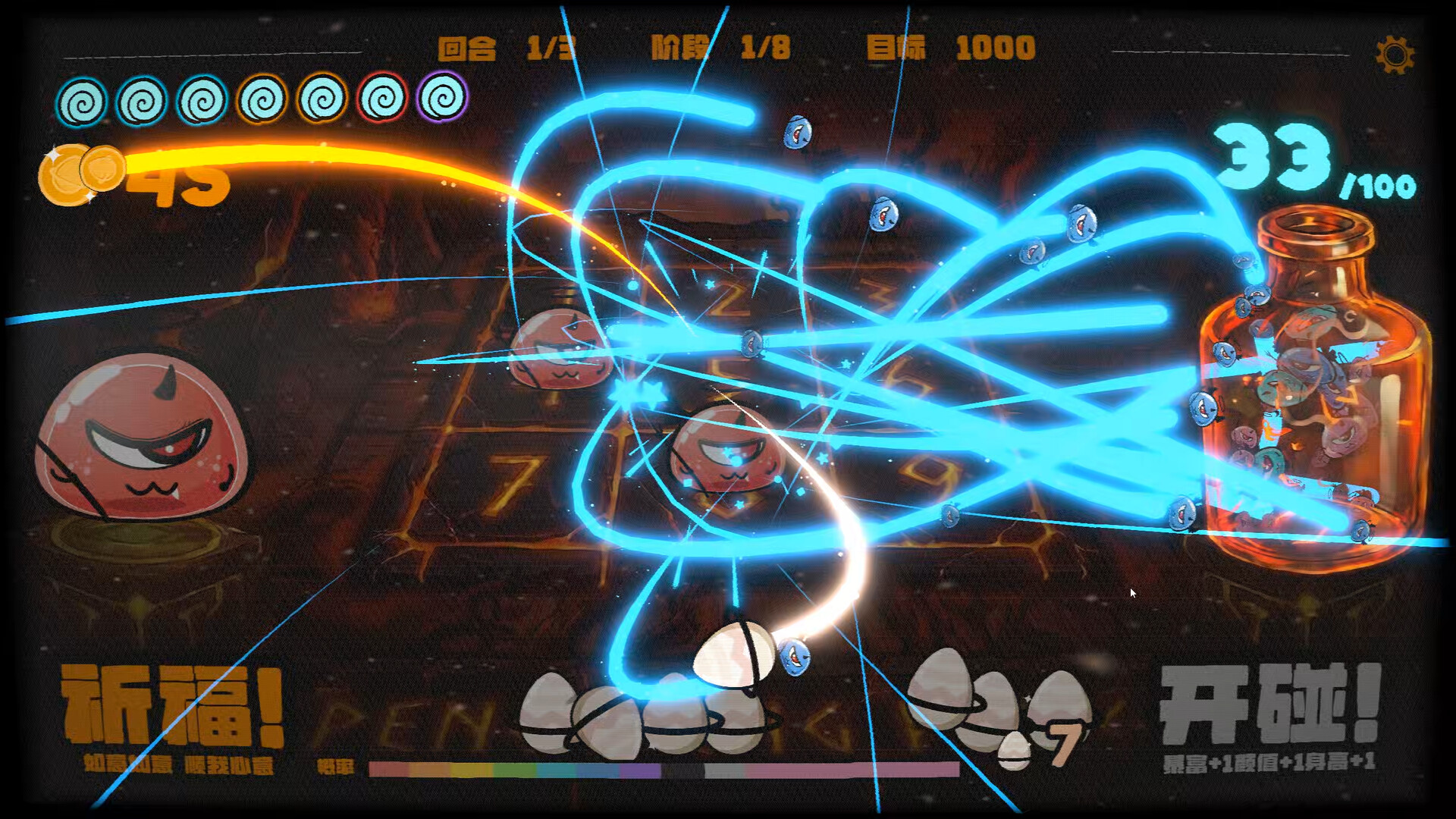The image size is (1456, 819).
Task: Select the second swirl charm slot
Action: [x=143, y=98]
